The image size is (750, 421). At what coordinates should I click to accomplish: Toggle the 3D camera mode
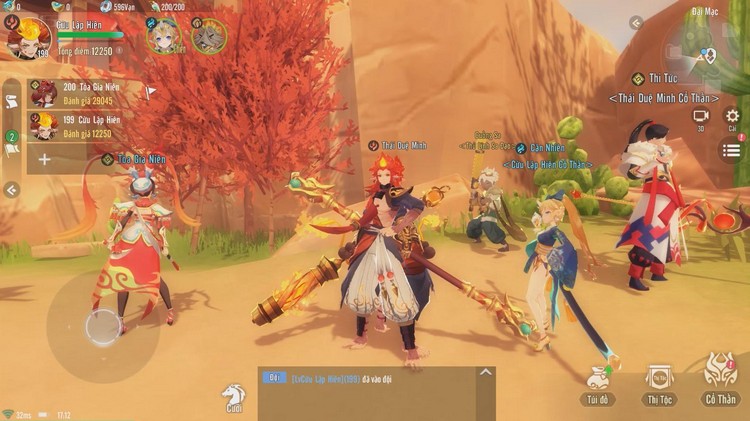701,117
